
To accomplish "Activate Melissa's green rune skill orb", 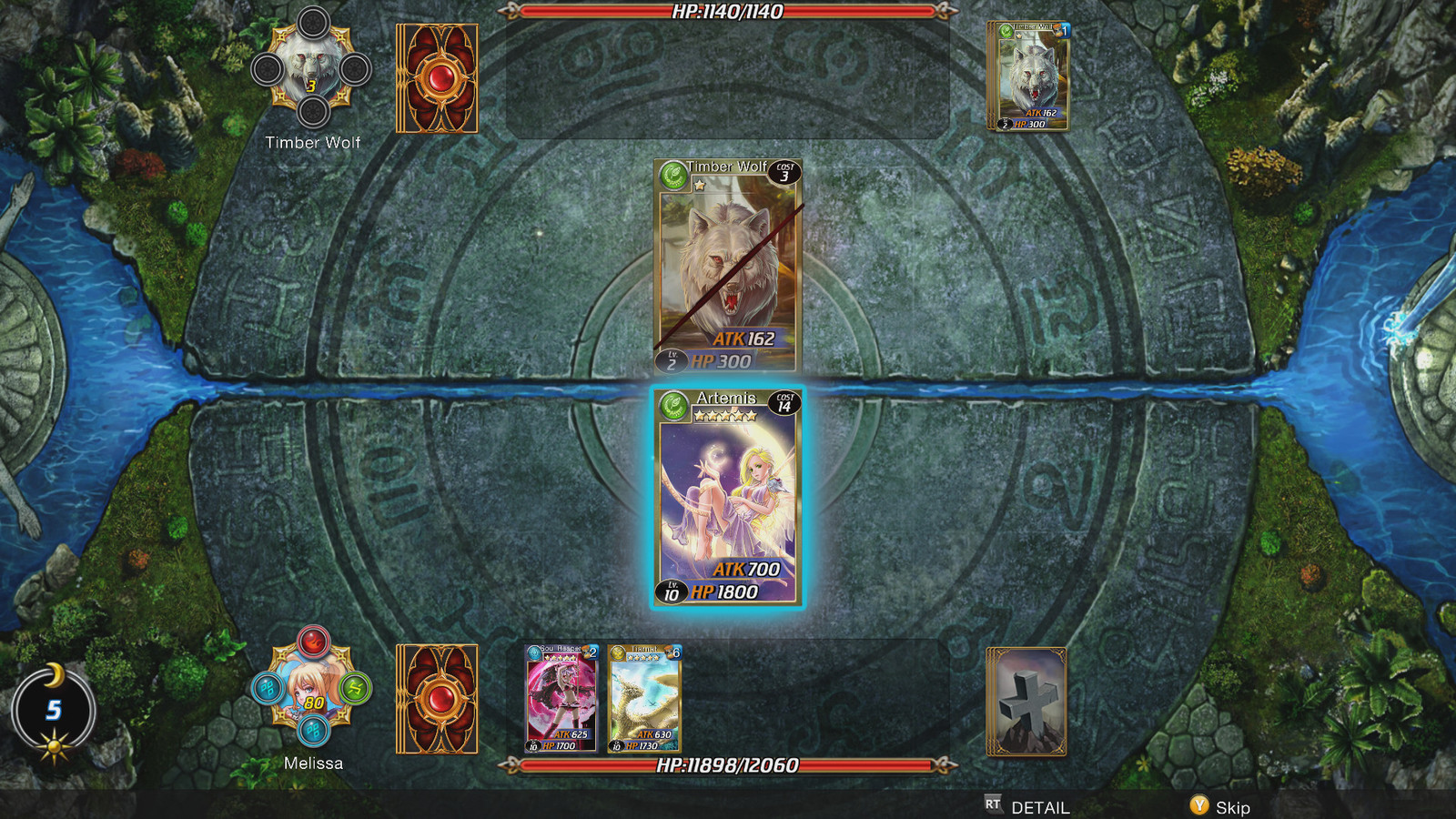I will point(355,688).
